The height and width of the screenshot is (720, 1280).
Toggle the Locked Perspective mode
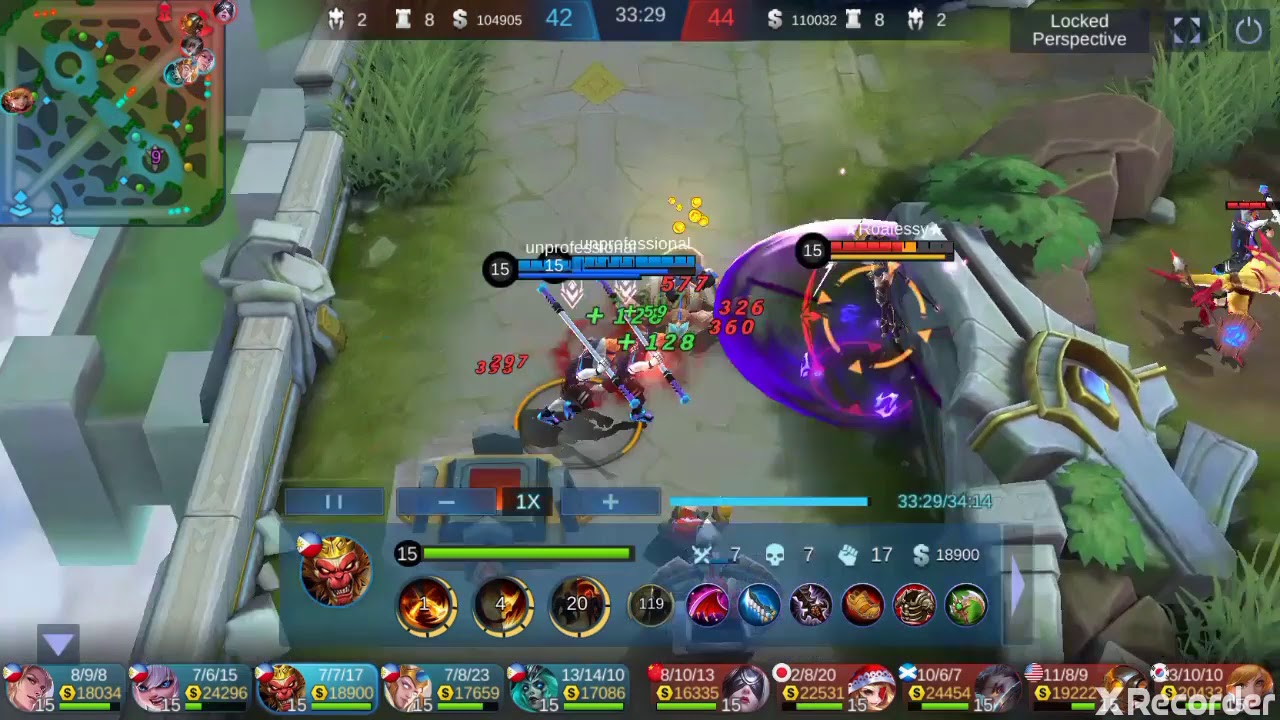point(1080,30)
